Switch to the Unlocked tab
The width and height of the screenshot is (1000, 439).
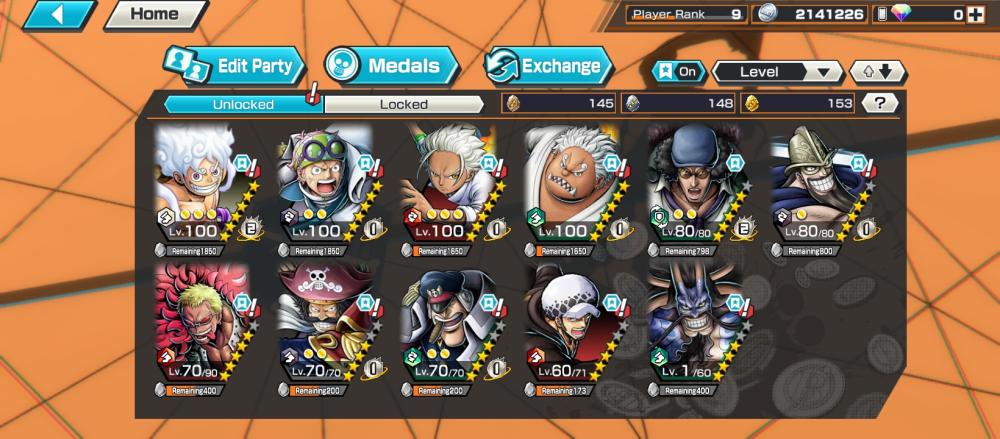coord(242,104)
